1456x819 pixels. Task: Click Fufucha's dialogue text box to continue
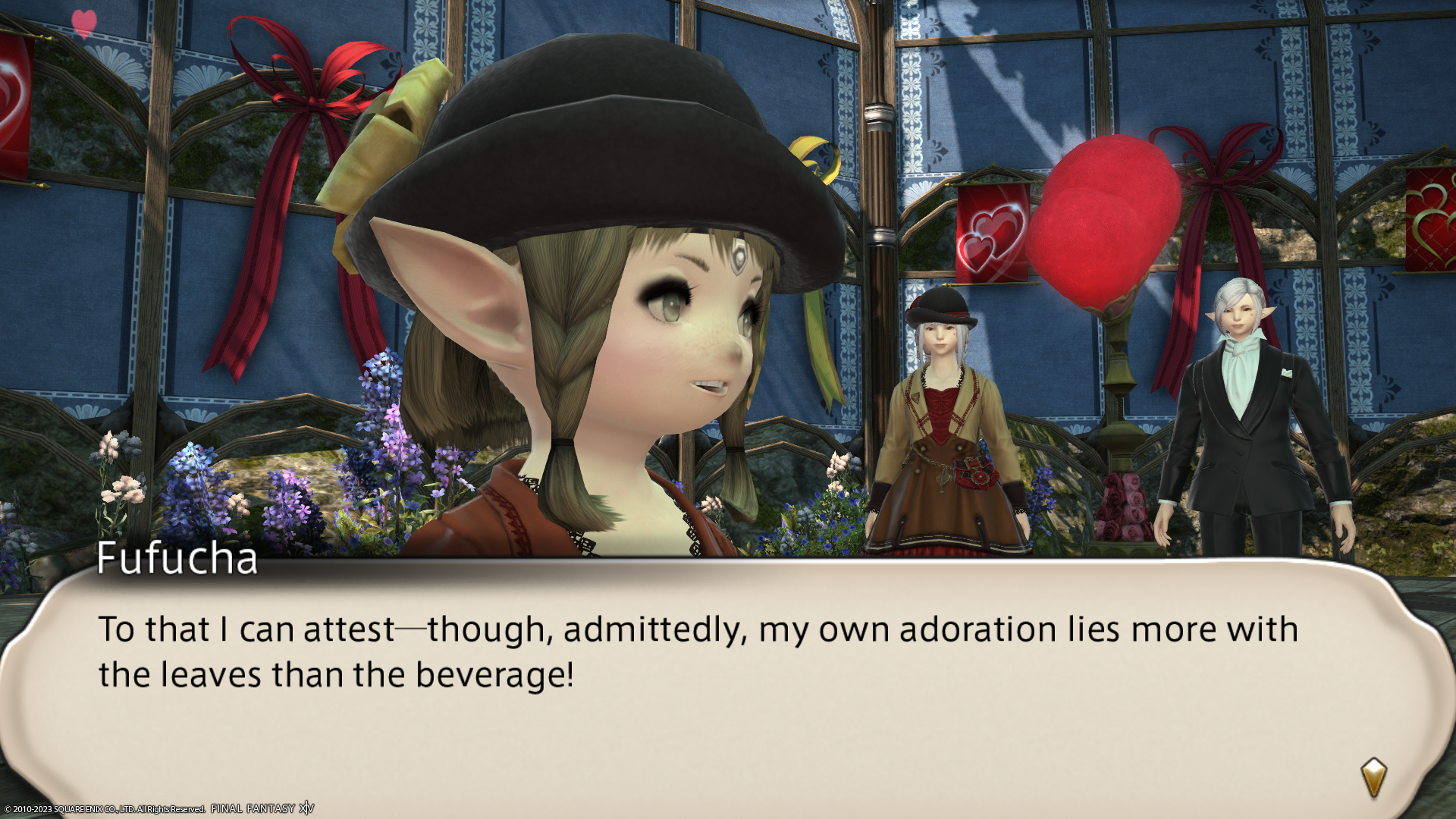click(x=698, y=682)
